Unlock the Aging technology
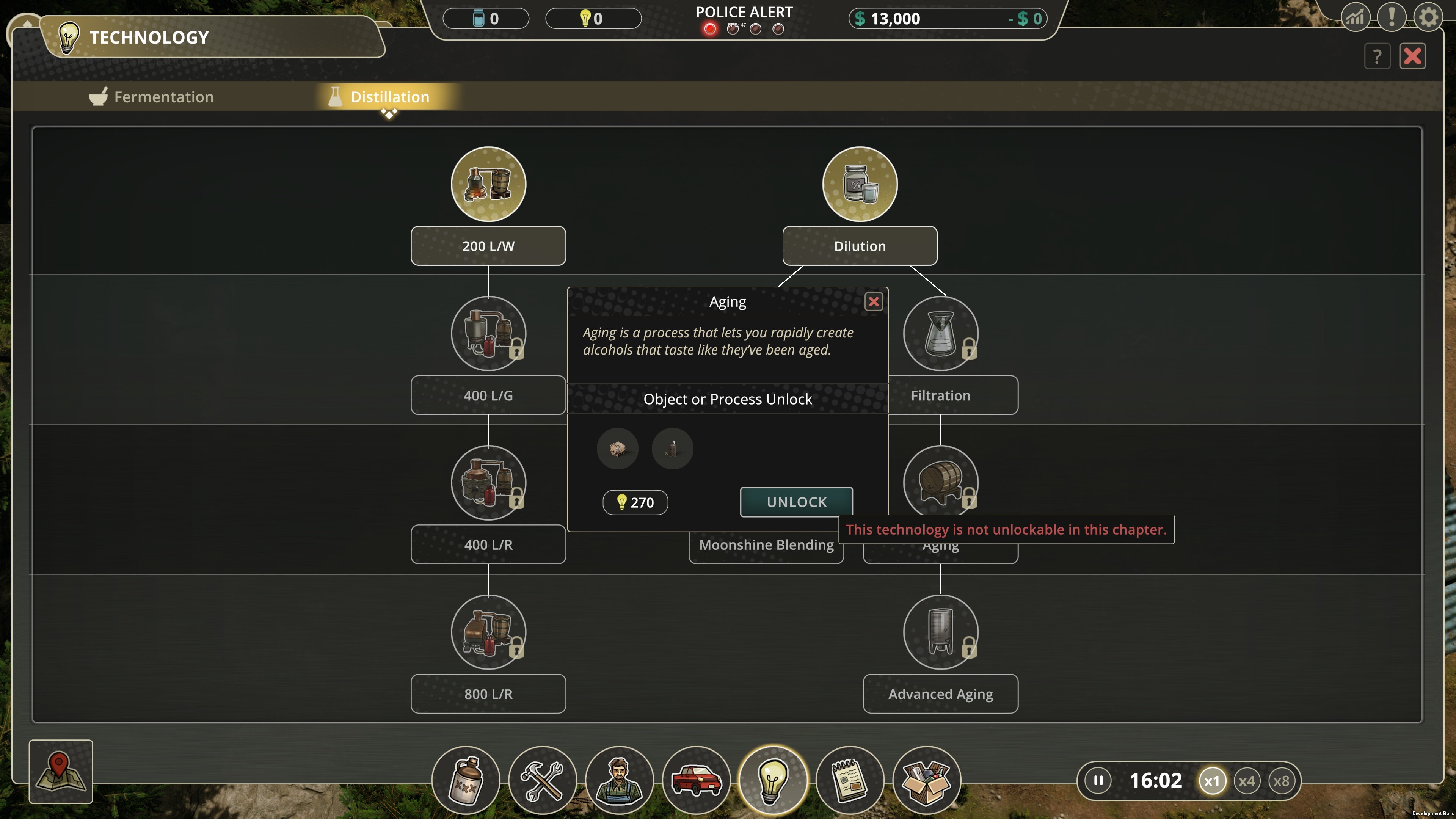The height and width of the screenshot is (819, 1456). click(796, 502)
